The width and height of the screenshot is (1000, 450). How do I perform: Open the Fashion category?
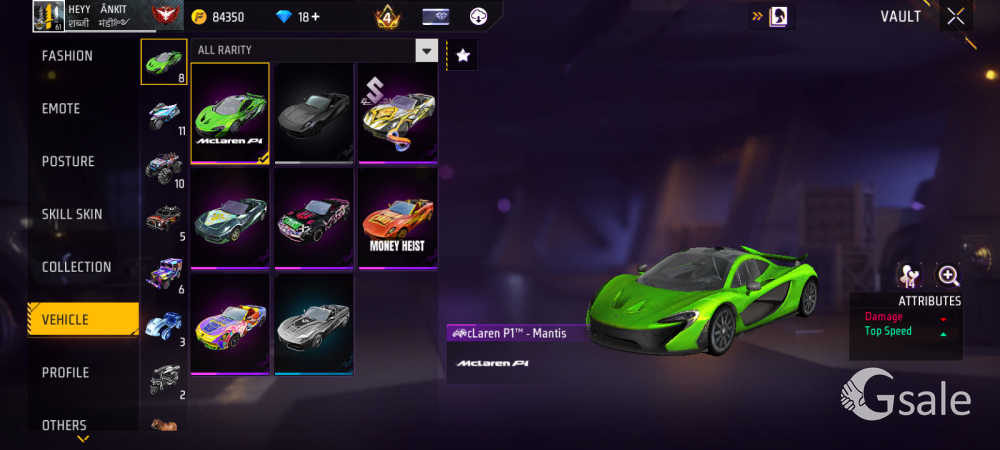click(67, 56)
